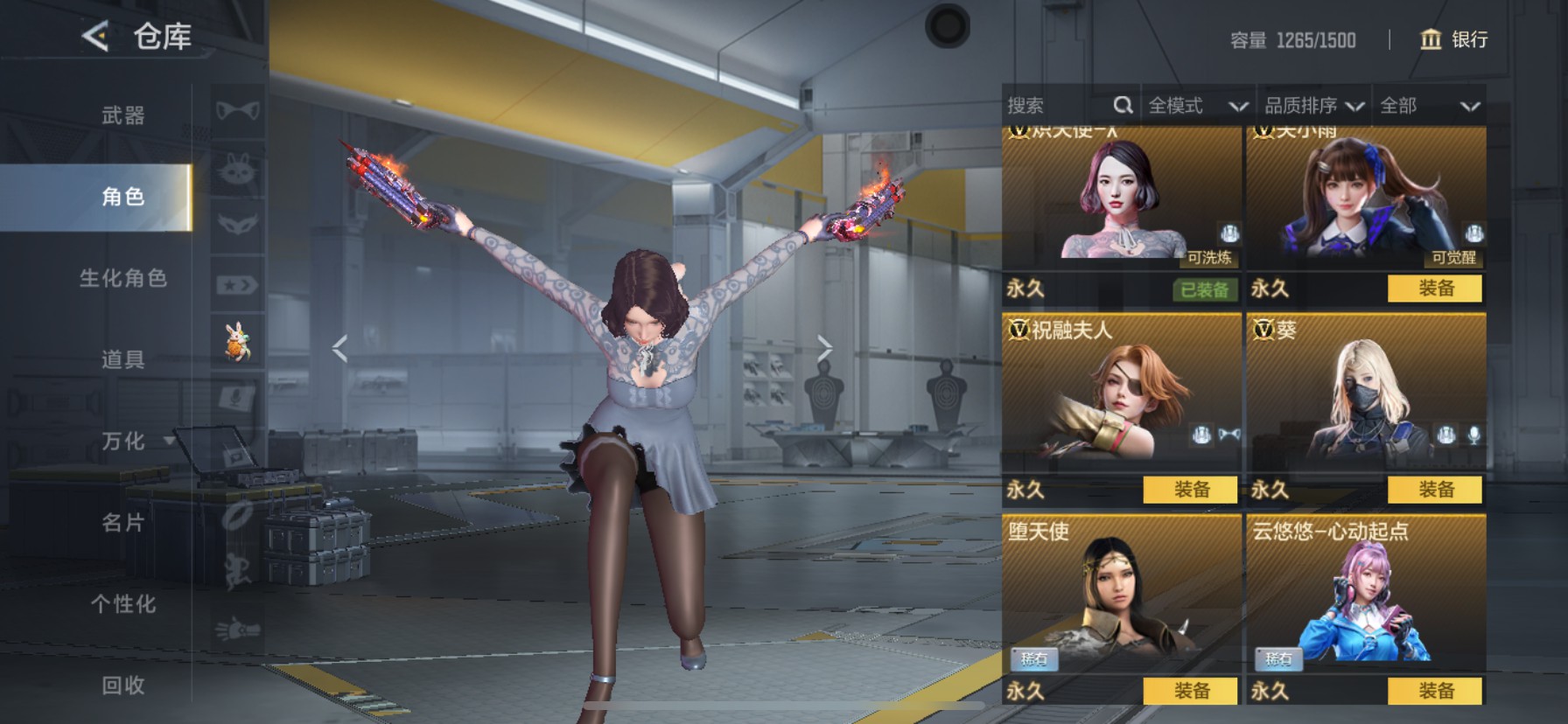Select the 角色 tab
Image resolution: width=1568 pixels, height=724 pixels.
[122, 197]
